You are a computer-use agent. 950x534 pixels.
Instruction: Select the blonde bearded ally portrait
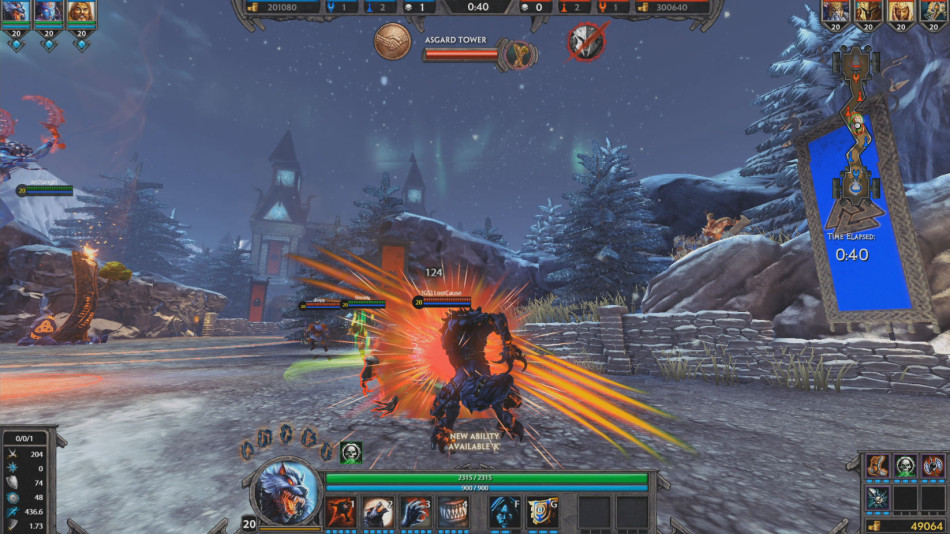click(81, 12)
